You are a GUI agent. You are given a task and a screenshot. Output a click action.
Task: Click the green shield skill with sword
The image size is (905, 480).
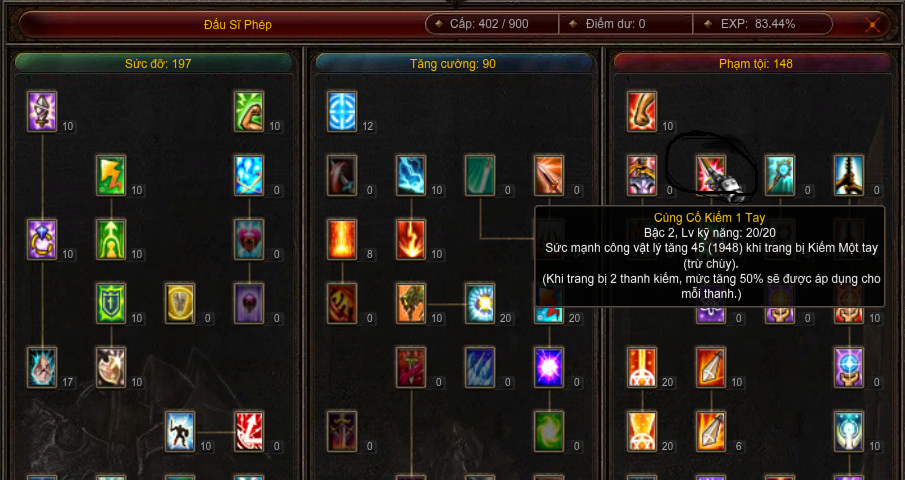point(111,303)
